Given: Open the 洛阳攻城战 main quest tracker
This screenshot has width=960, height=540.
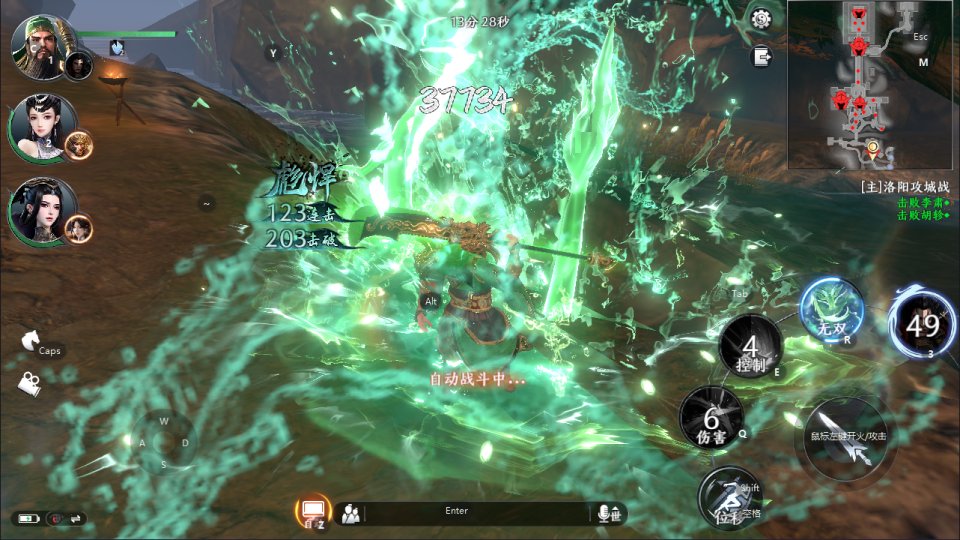Looking at the screenshot, I should 905,186.
